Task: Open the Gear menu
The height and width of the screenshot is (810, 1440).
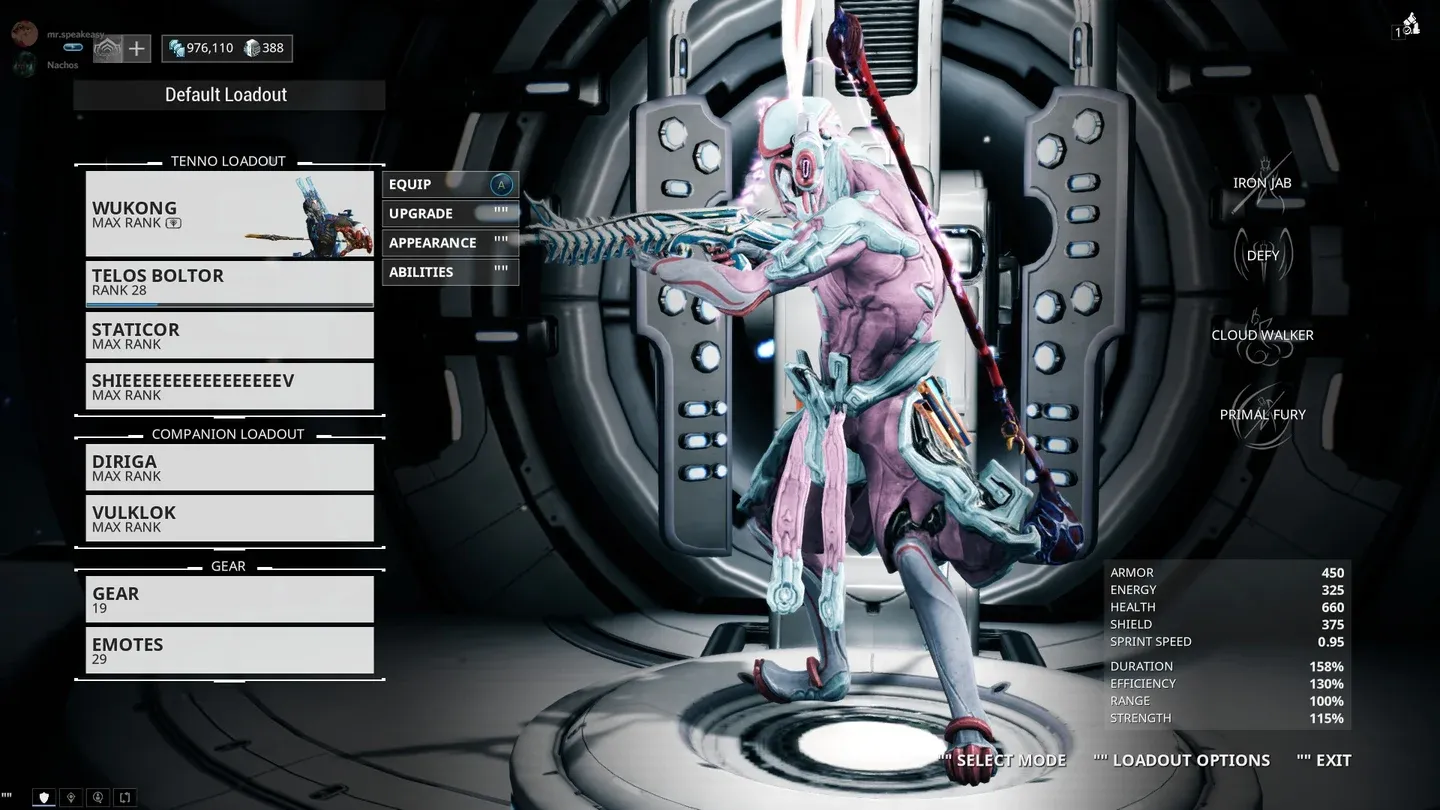Action: coord(229,599)
